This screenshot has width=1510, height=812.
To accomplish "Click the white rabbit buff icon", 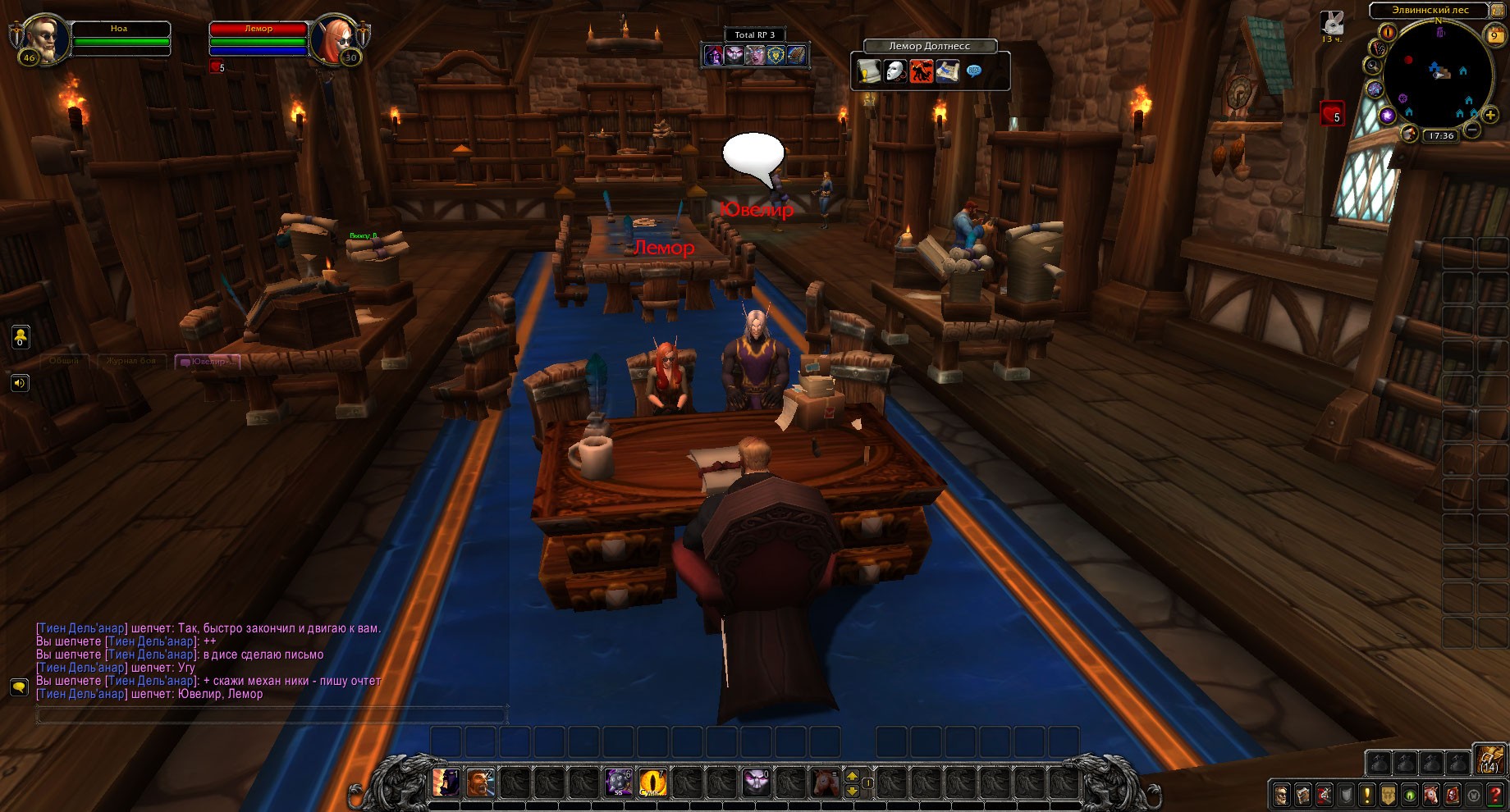I will 1332,23.
